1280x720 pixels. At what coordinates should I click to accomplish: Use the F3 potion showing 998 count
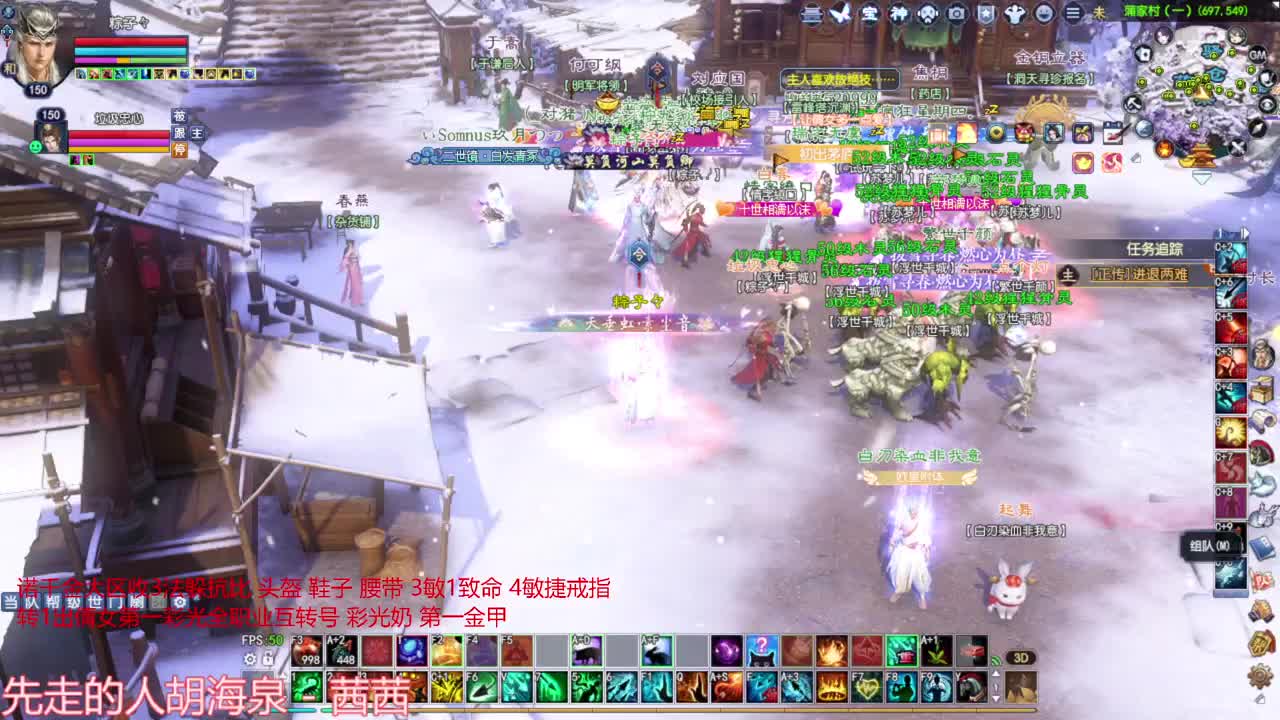click(x=305, y=652)
